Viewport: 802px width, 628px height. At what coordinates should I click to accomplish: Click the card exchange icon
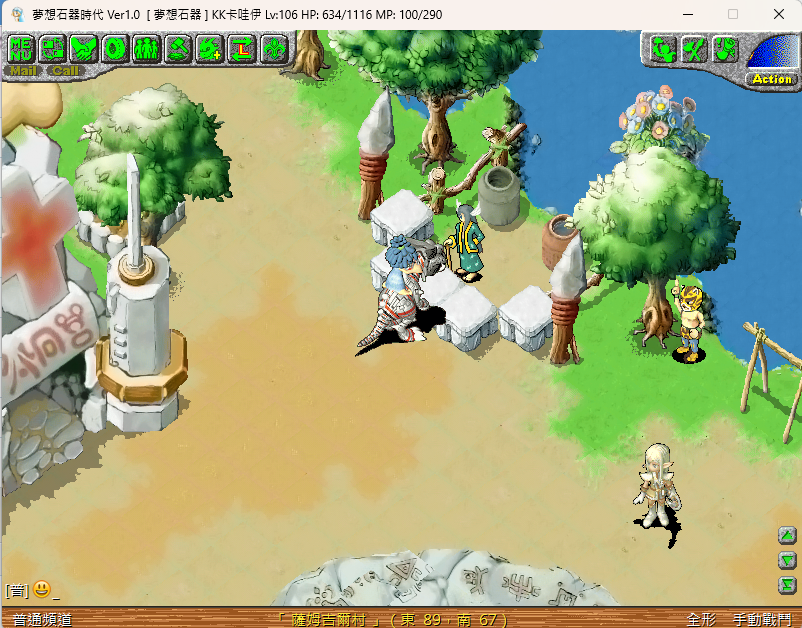(53, 48)
